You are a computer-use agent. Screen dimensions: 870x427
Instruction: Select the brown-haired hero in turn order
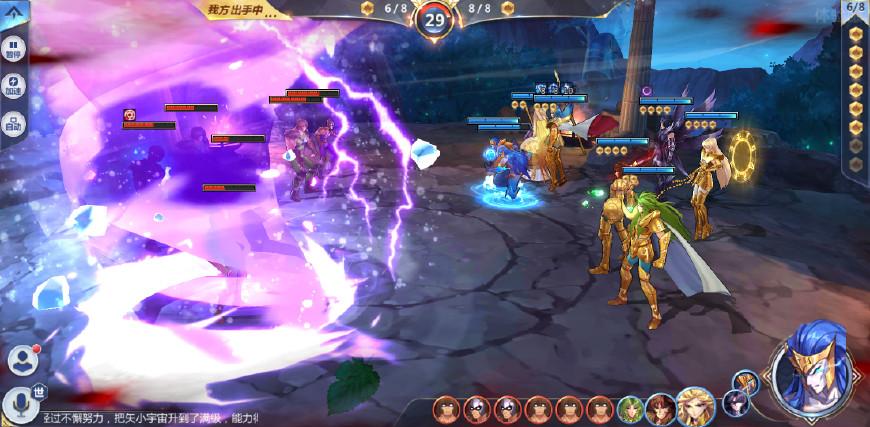(661, 409)
